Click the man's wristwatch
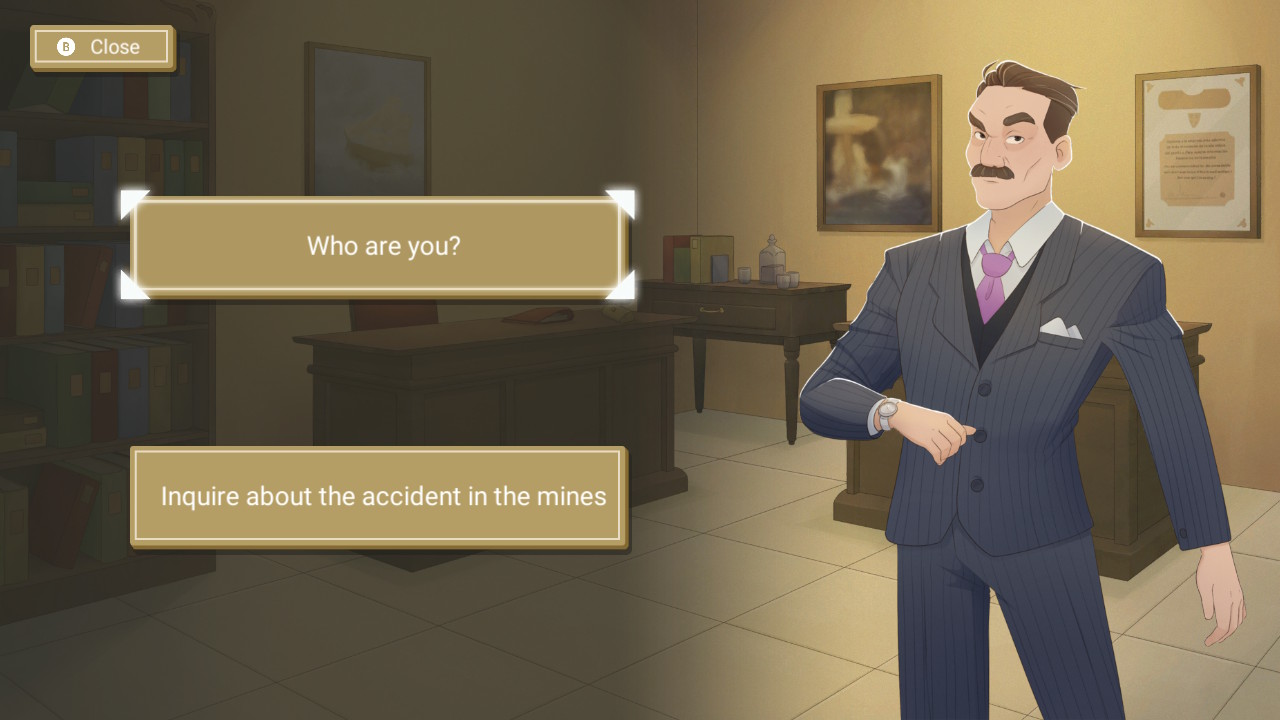The image size is (1280, 720). [889, 410]
